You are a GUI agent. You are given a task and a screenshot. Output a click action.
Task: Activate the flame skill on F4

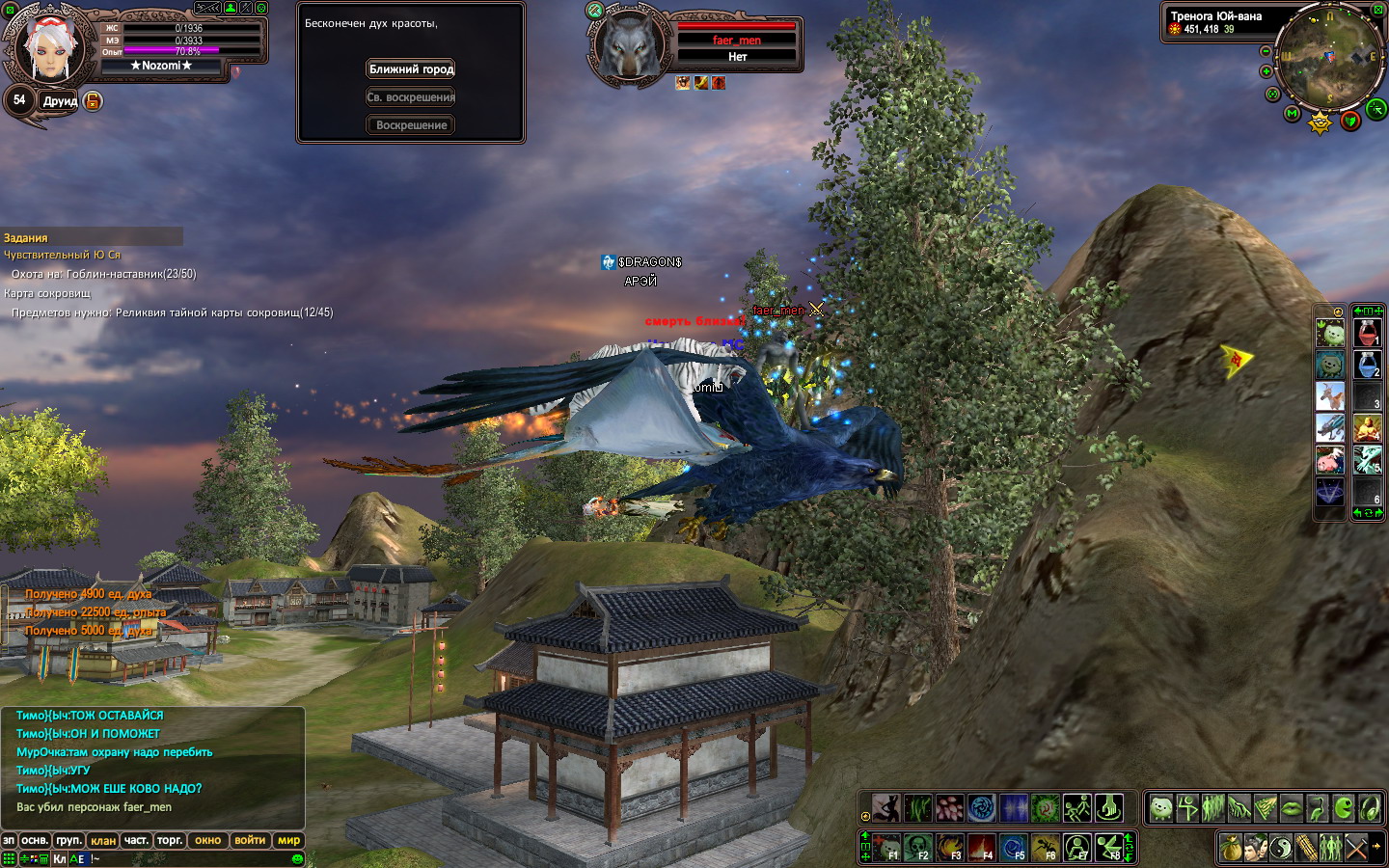click(x=981, y=848)
